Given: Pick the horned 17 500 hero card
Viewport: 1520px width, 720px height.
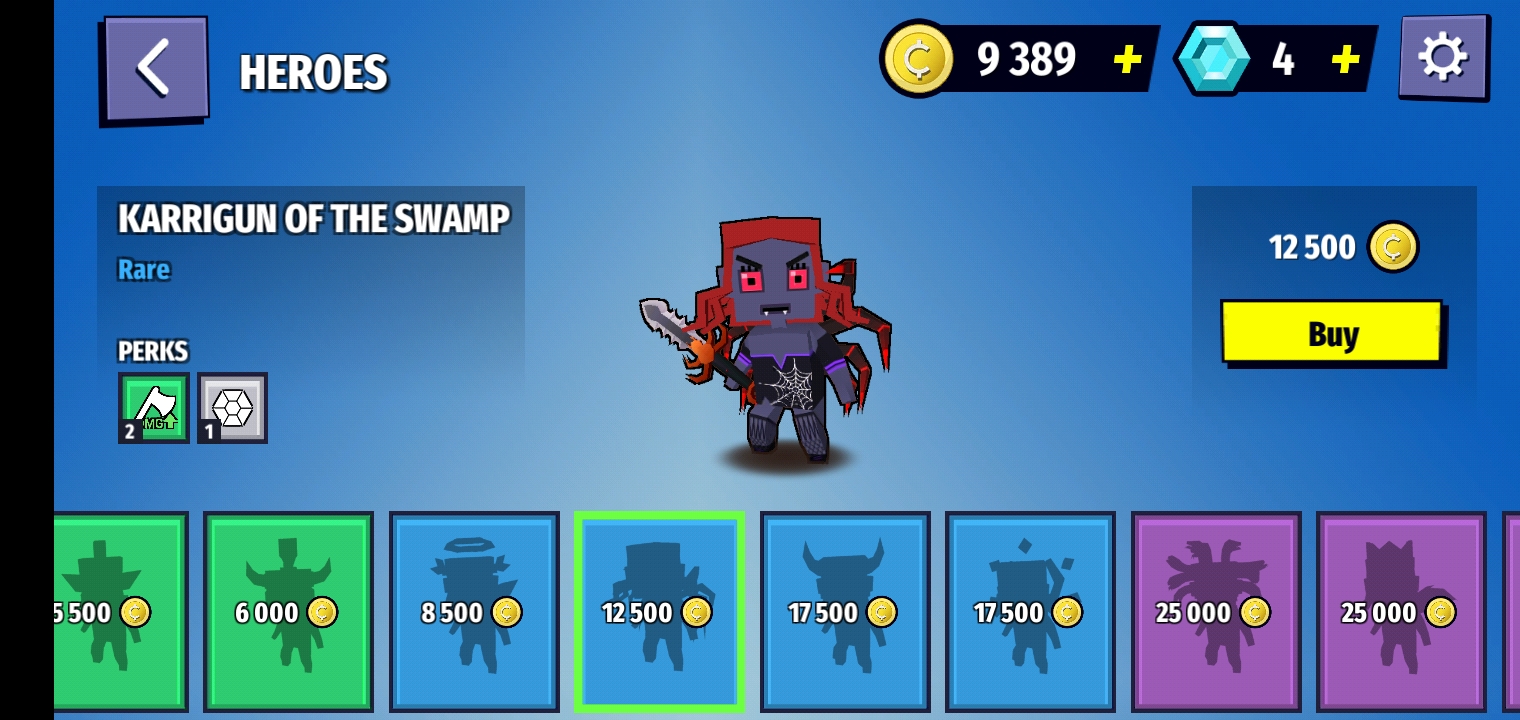Looking at the screenshot, I should coord(844,611).
